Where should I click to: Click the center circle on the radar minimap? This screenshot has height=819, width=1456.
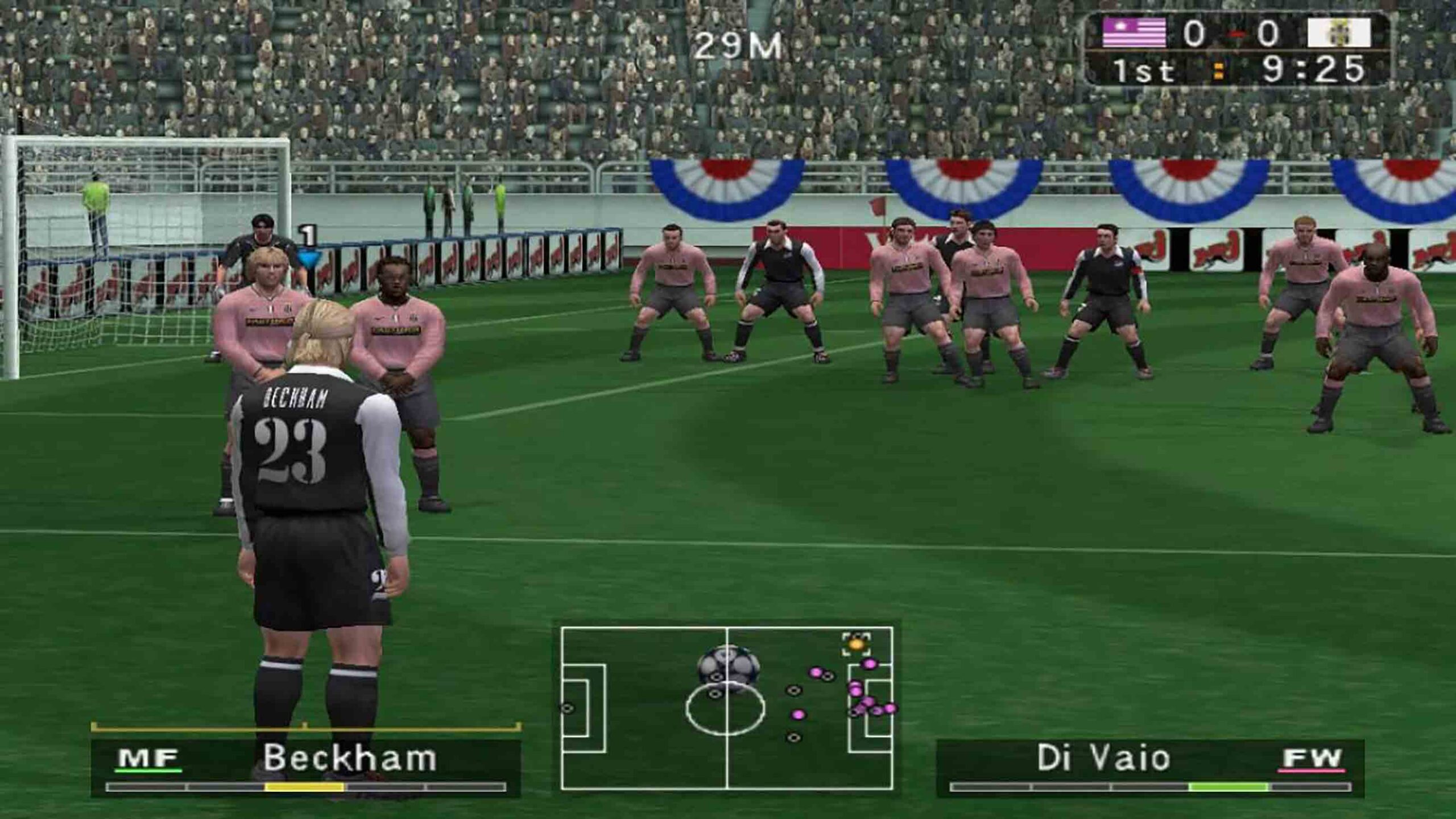[x=727, y=708]
